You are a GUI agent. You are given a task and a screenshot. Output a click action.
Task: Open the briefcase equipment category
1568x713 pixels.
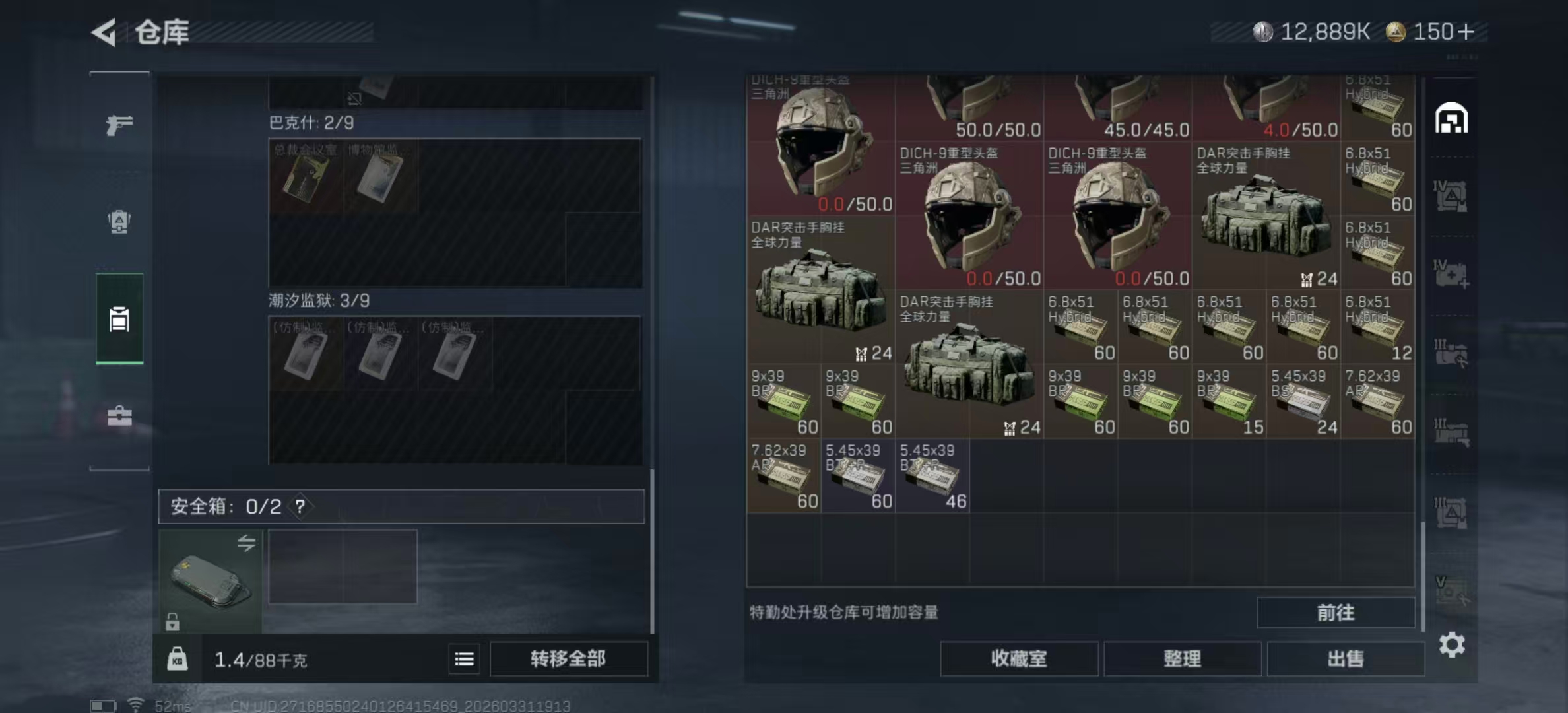pos(119,417)
